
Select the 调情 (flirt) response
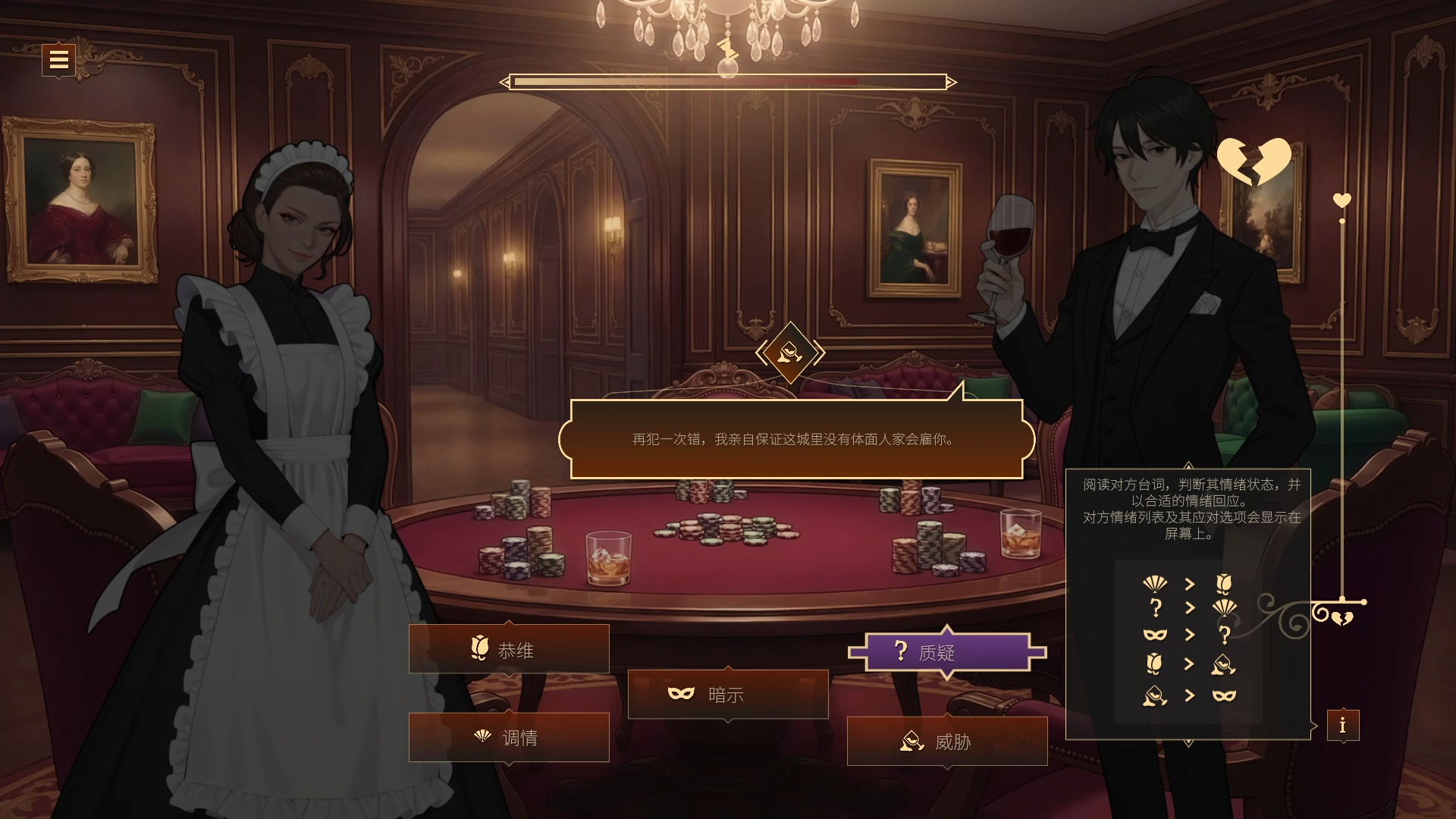509,737
